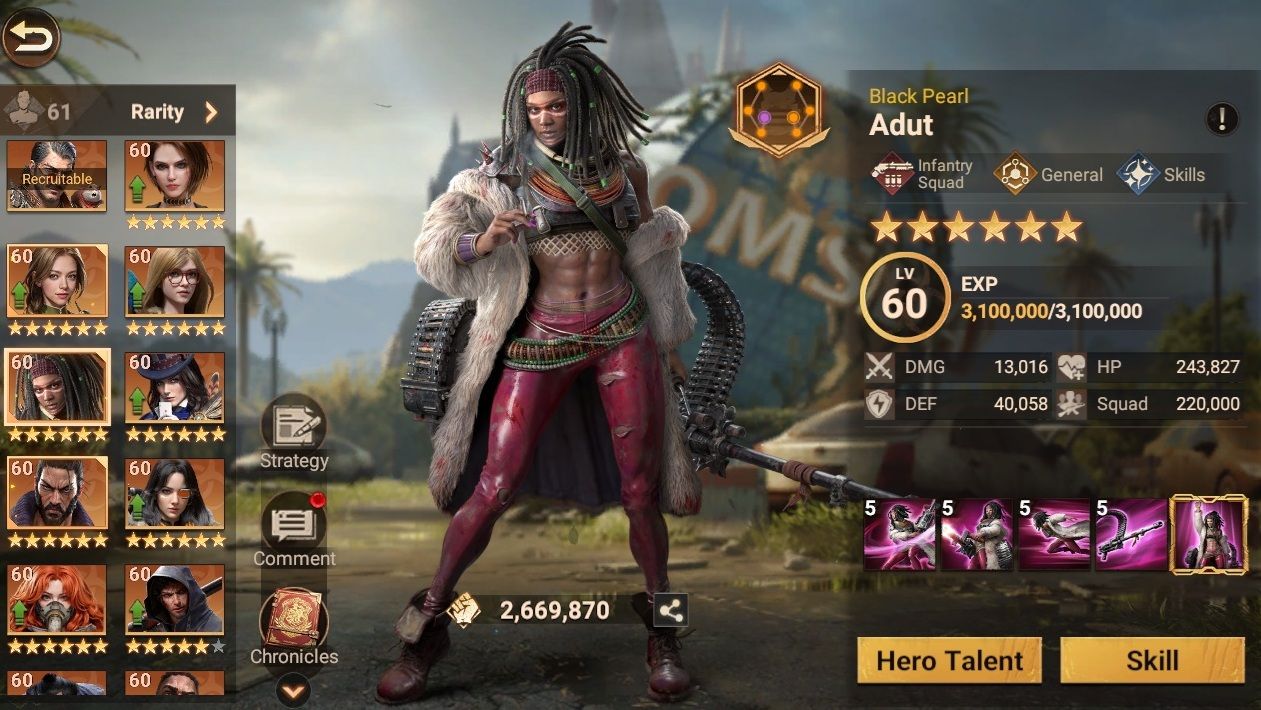This screenshot has width=1261, height=710.
Task: Choose the hooded hero portrait
Action: pyautogui.click(x=175, y=599)
